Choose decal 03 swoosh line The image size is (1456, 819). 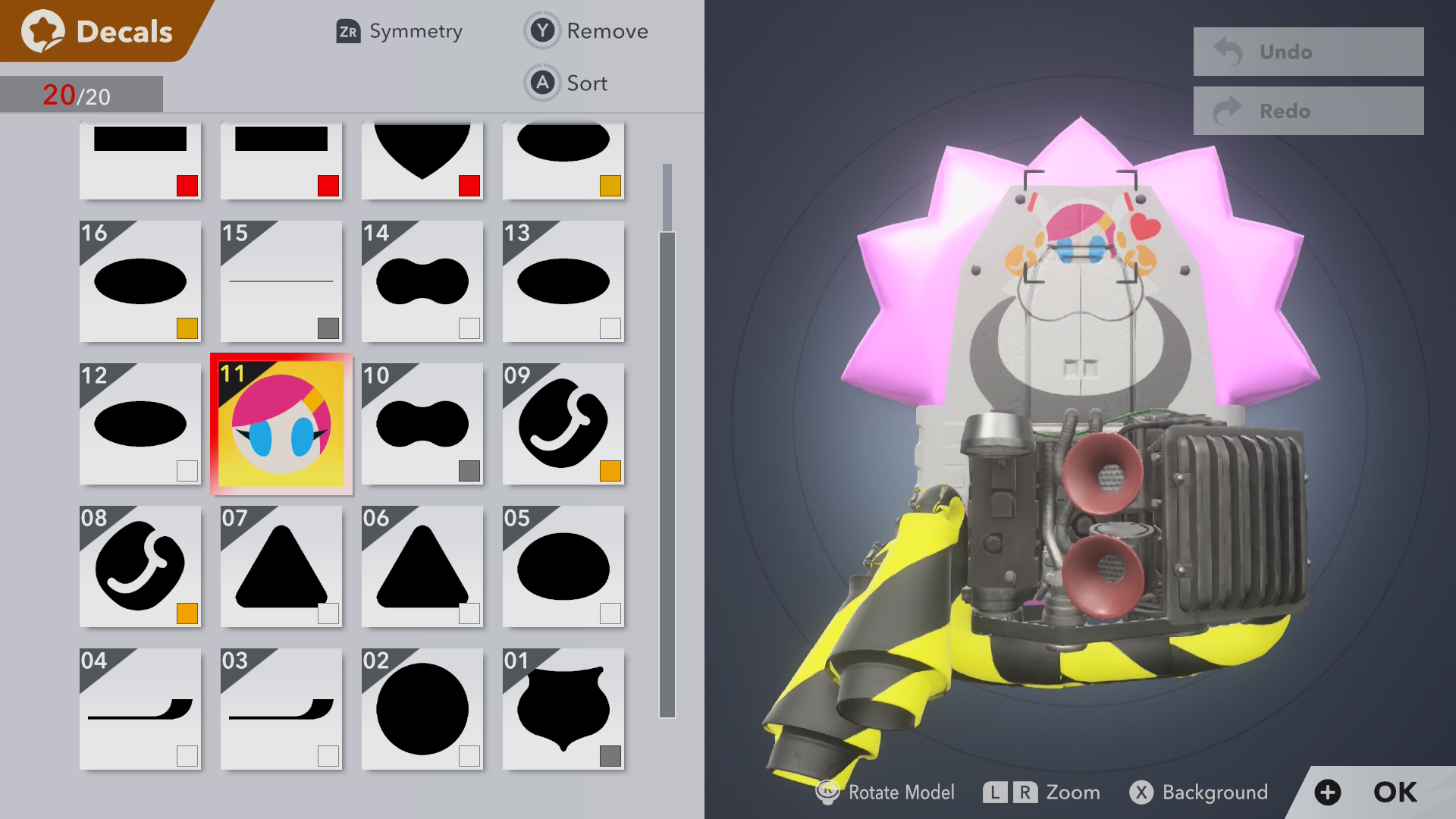point(281,709)
